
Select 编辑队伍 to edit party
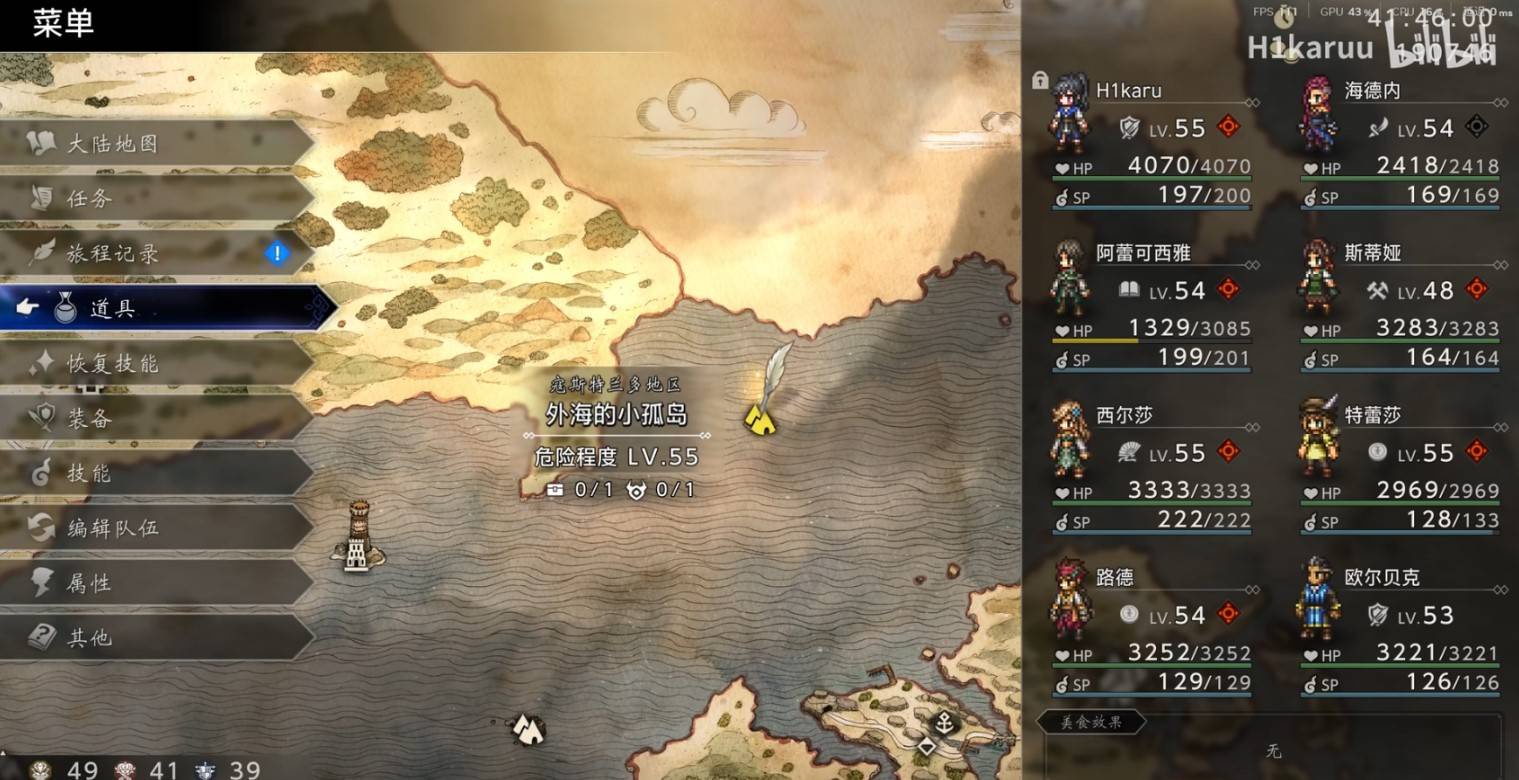point(112,528)
